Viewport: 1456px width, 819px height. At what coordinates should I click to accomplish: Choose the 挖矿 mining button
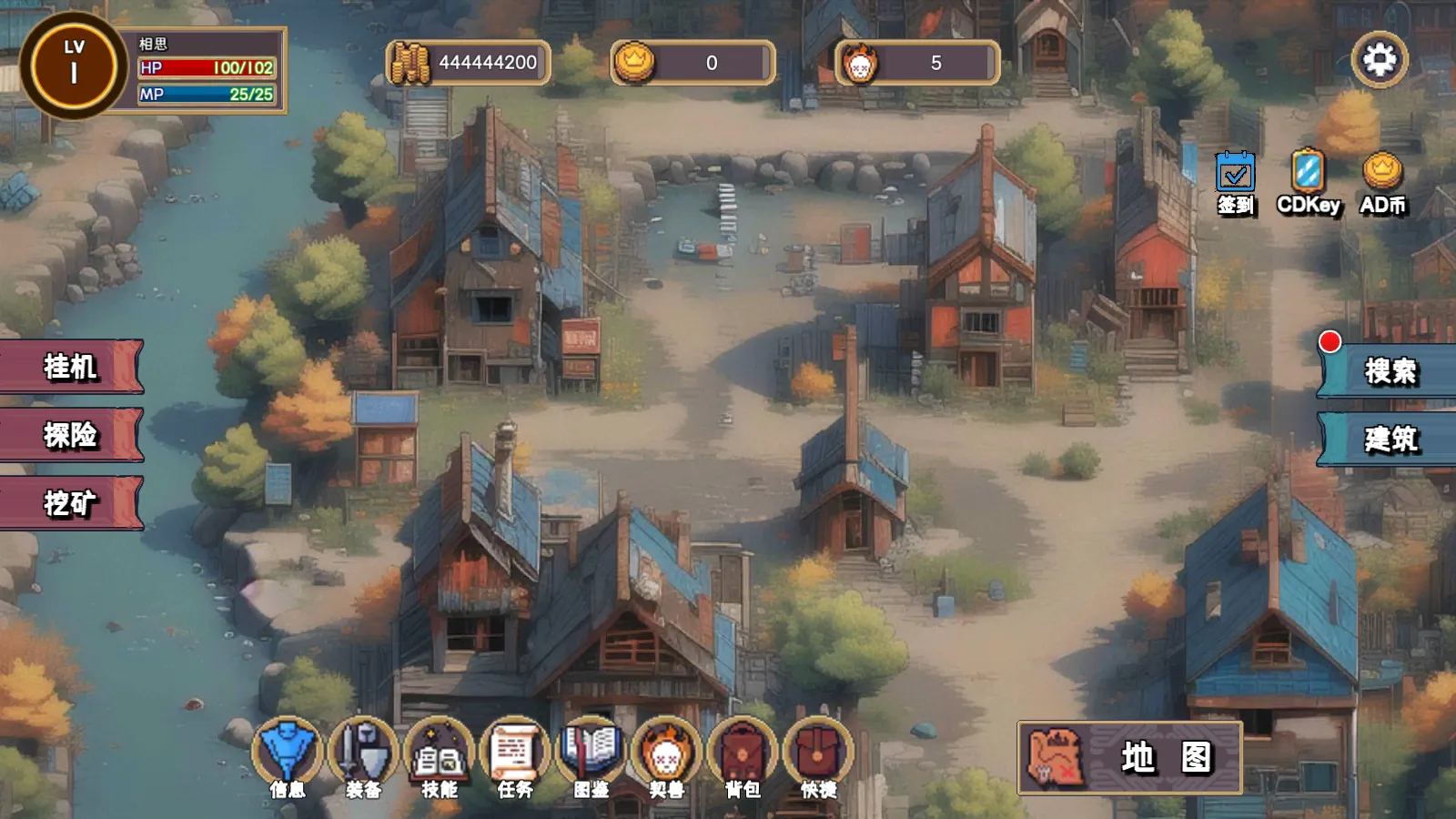71,503
